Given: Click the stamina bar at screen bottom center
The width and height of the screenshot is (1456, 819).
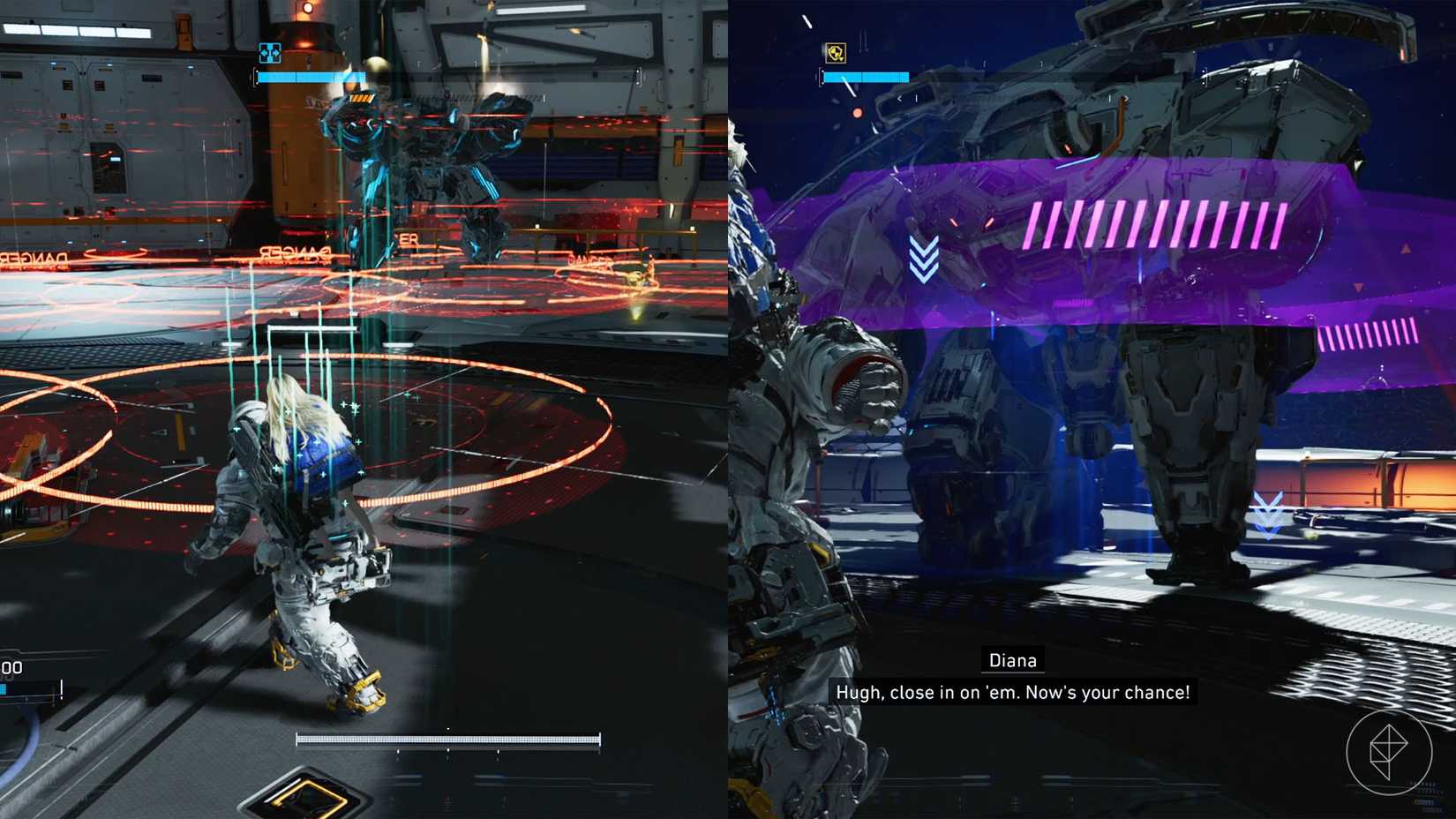Looking at the screenshot, I should [x=448, y=737].
